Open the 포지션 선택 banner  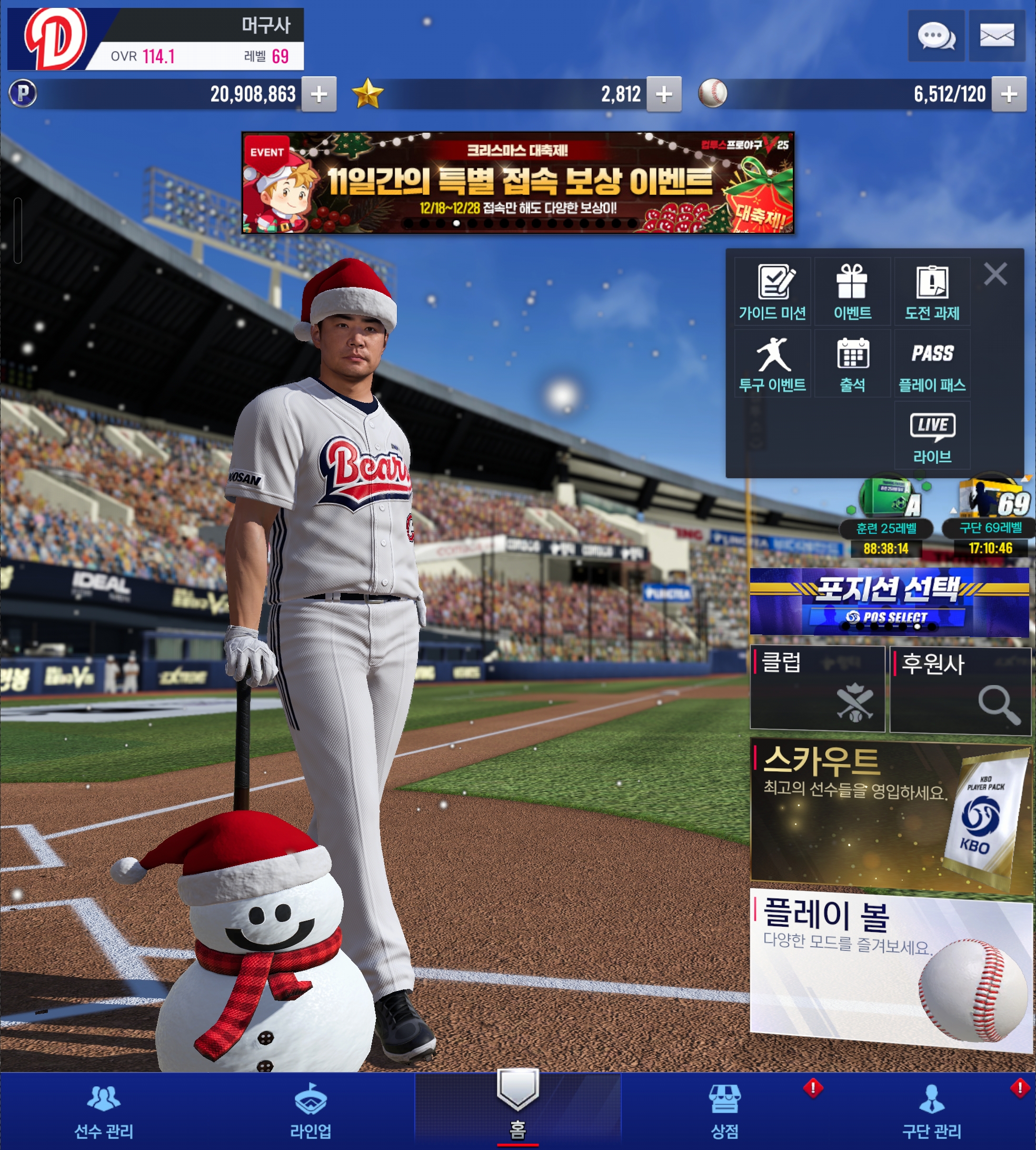pyautogui.click(x=889, y=601)
